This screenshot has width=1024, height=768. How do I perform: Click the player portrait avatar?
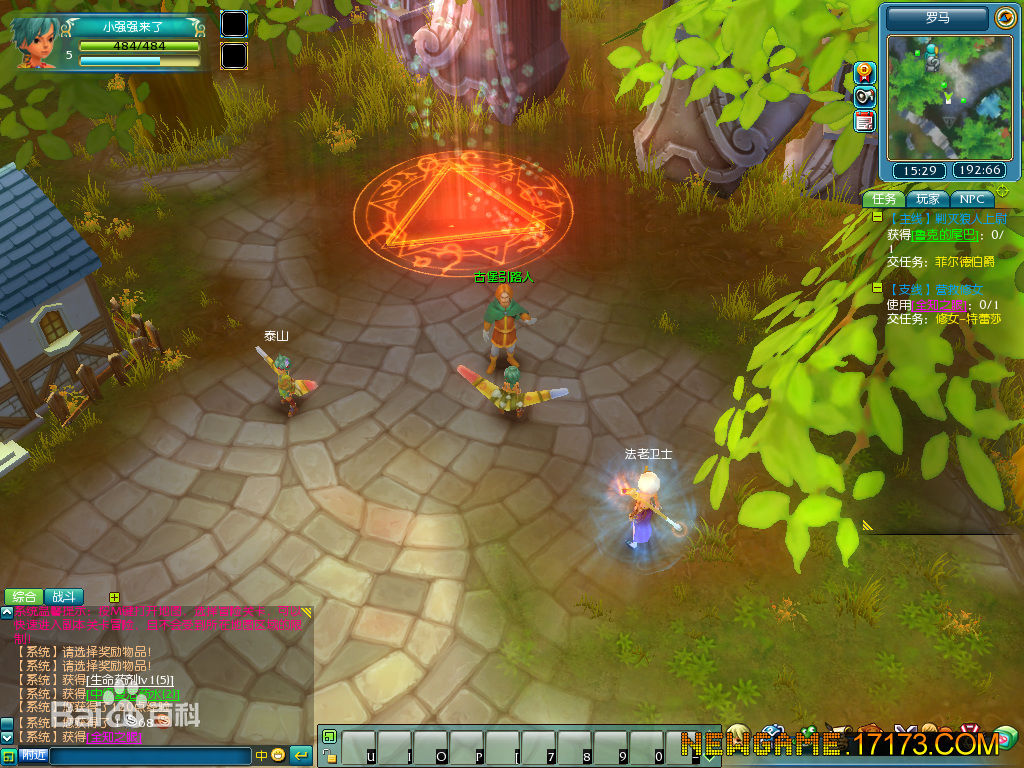point(36,42)
